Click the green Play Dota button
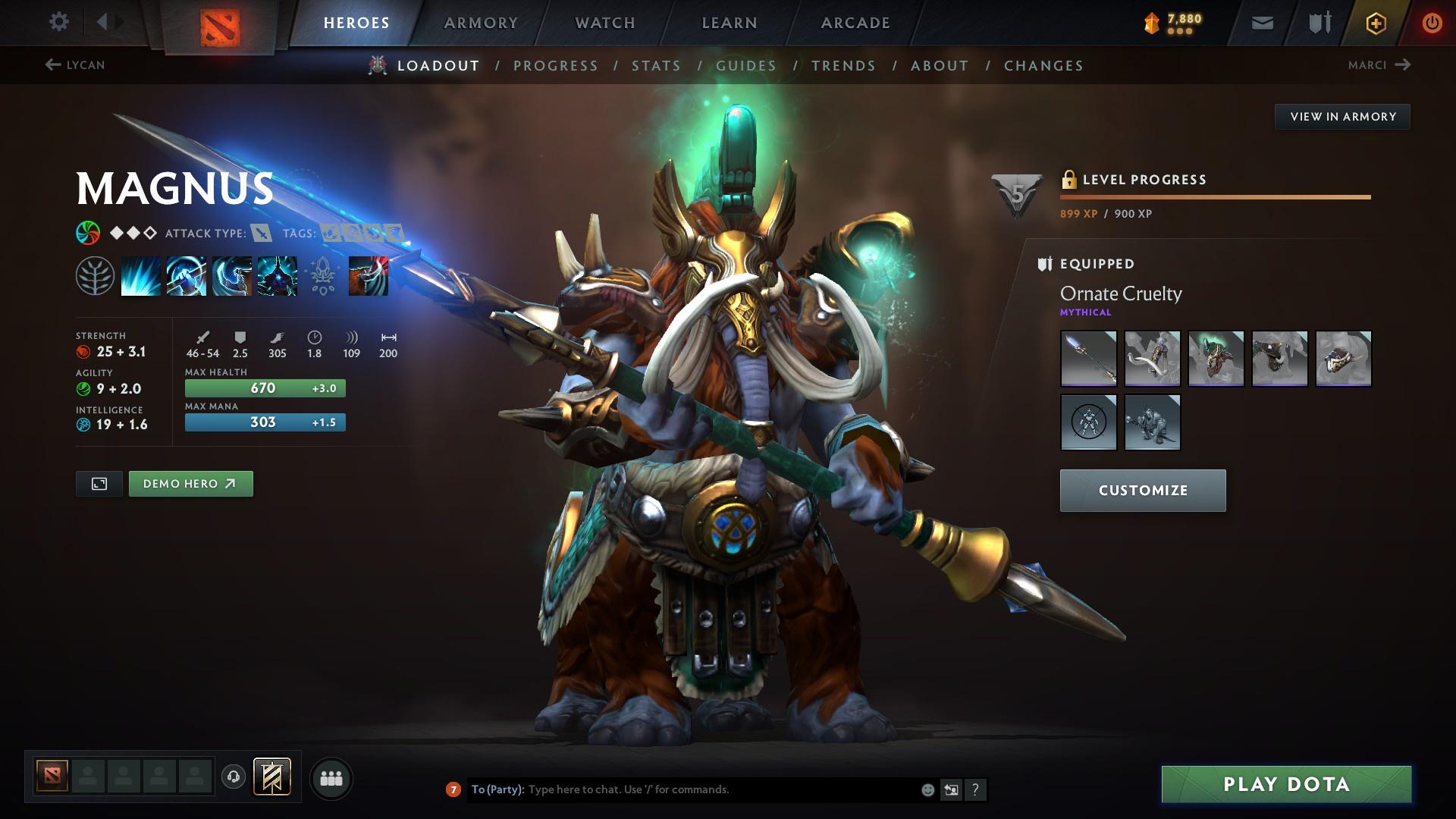1456x819 pixels. (1286, 784)
